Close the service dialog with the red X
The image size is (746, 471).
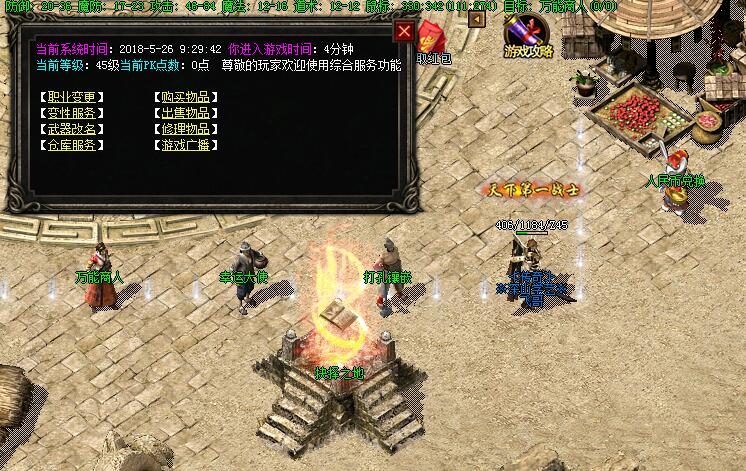[404, 31]
